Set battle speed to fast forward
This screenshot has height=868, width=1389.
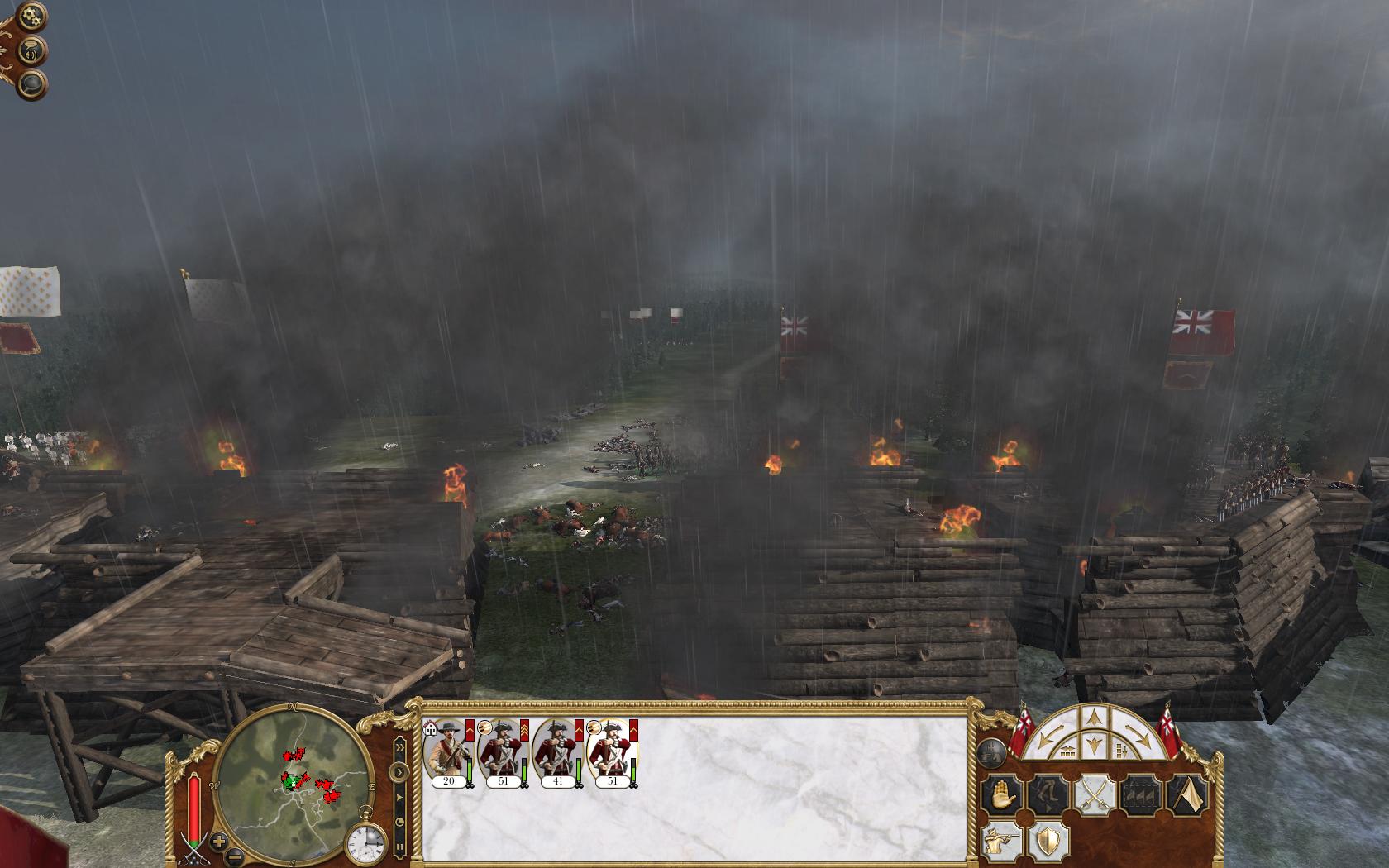399,749
